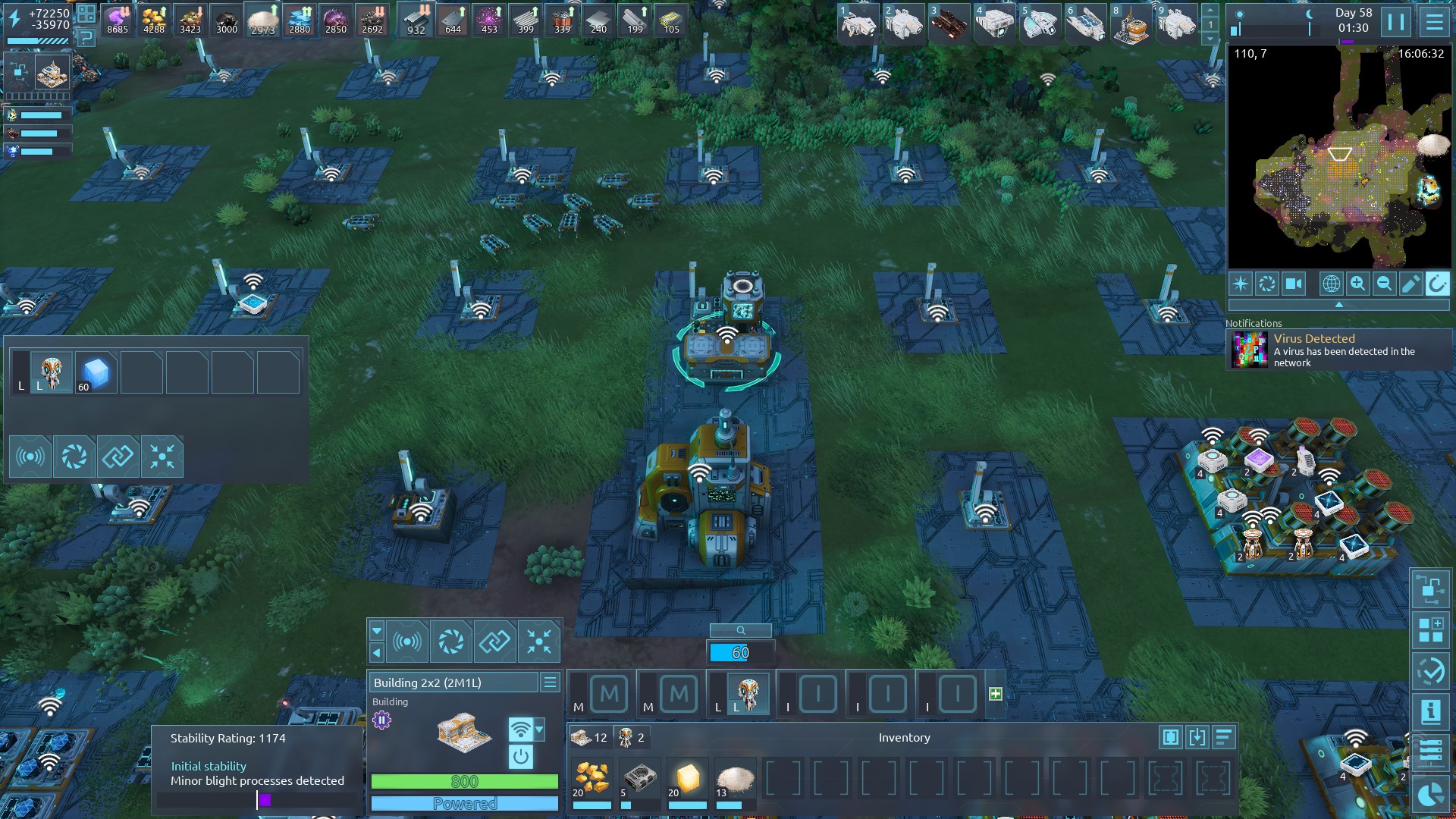Open the pie chart statistics button
Screen dimensions: 1456x819
(x=1430, y=795)
